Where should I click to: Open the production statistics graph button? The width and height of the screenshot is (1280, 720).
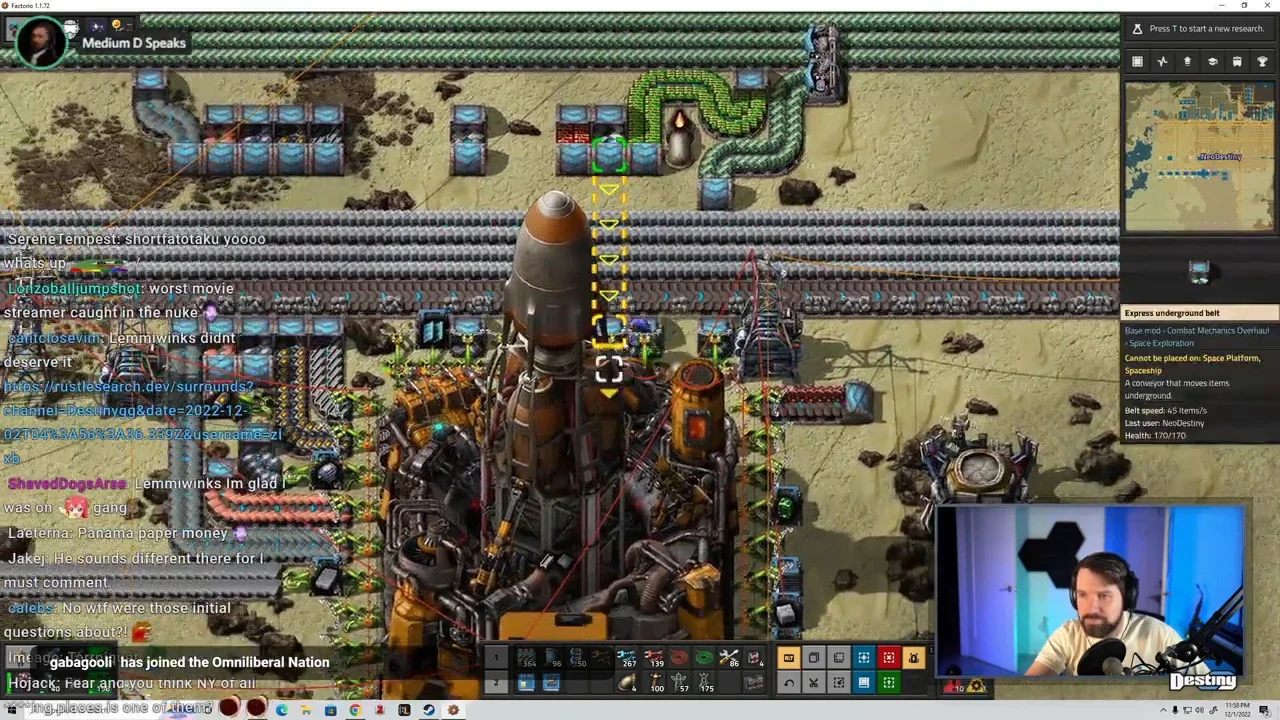click(1162, 62)
